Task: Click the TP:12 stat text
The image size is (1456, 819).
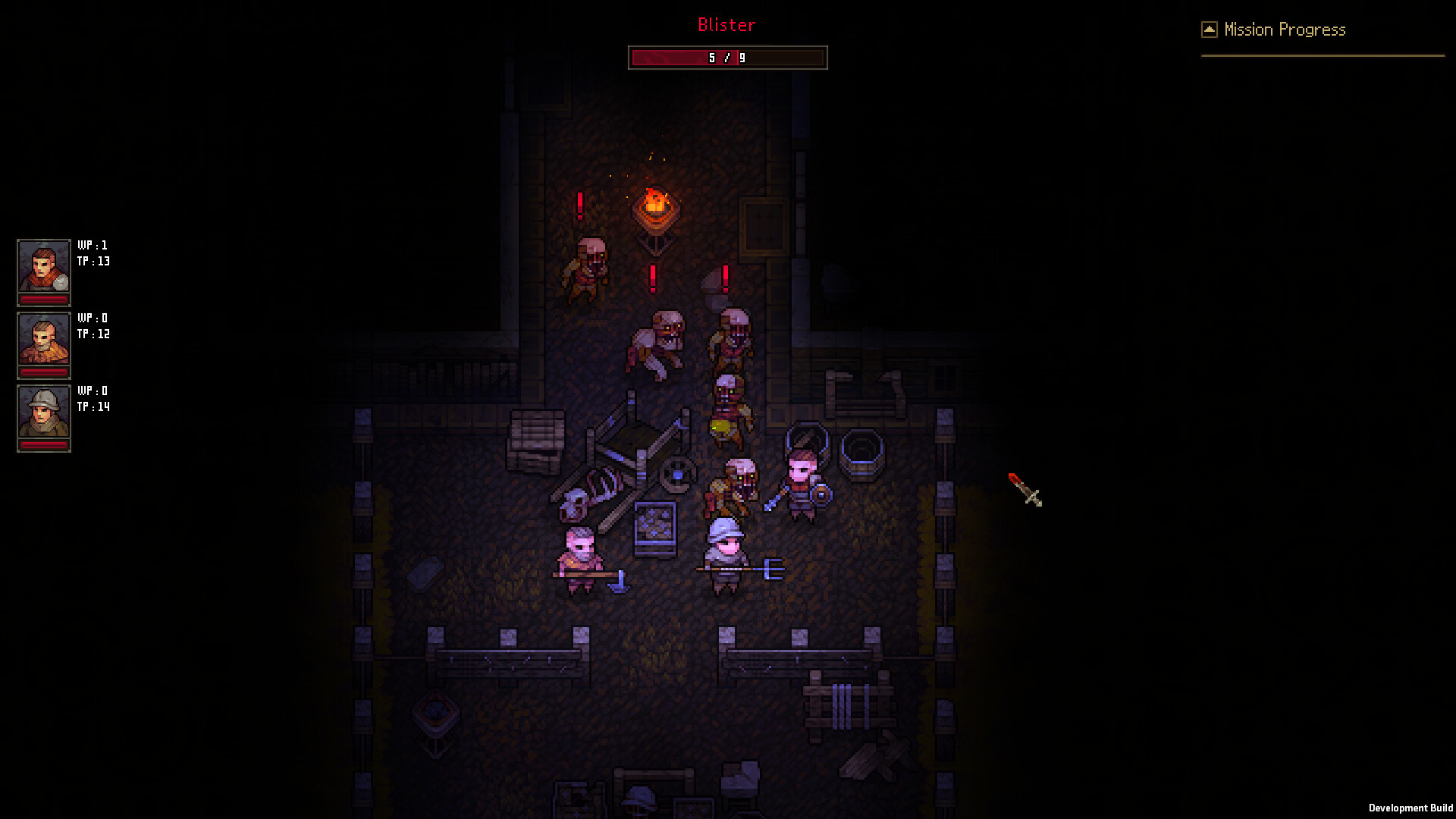Action: click(95, 333)
